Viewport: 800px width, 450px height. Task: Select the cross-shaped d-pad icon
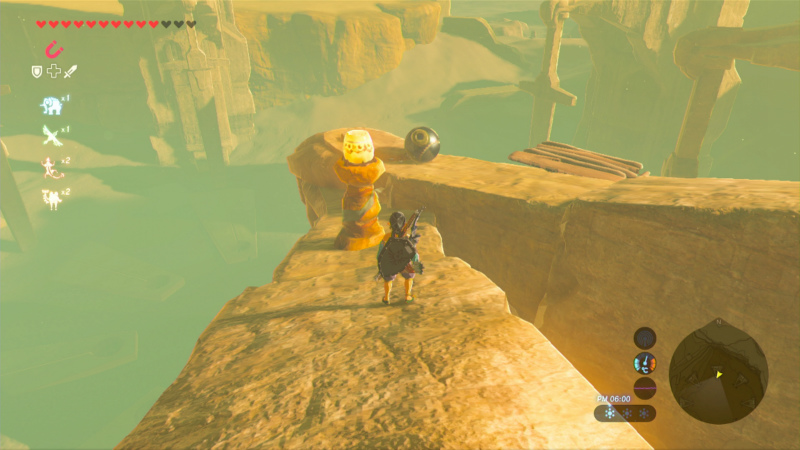tap(53, 71)
